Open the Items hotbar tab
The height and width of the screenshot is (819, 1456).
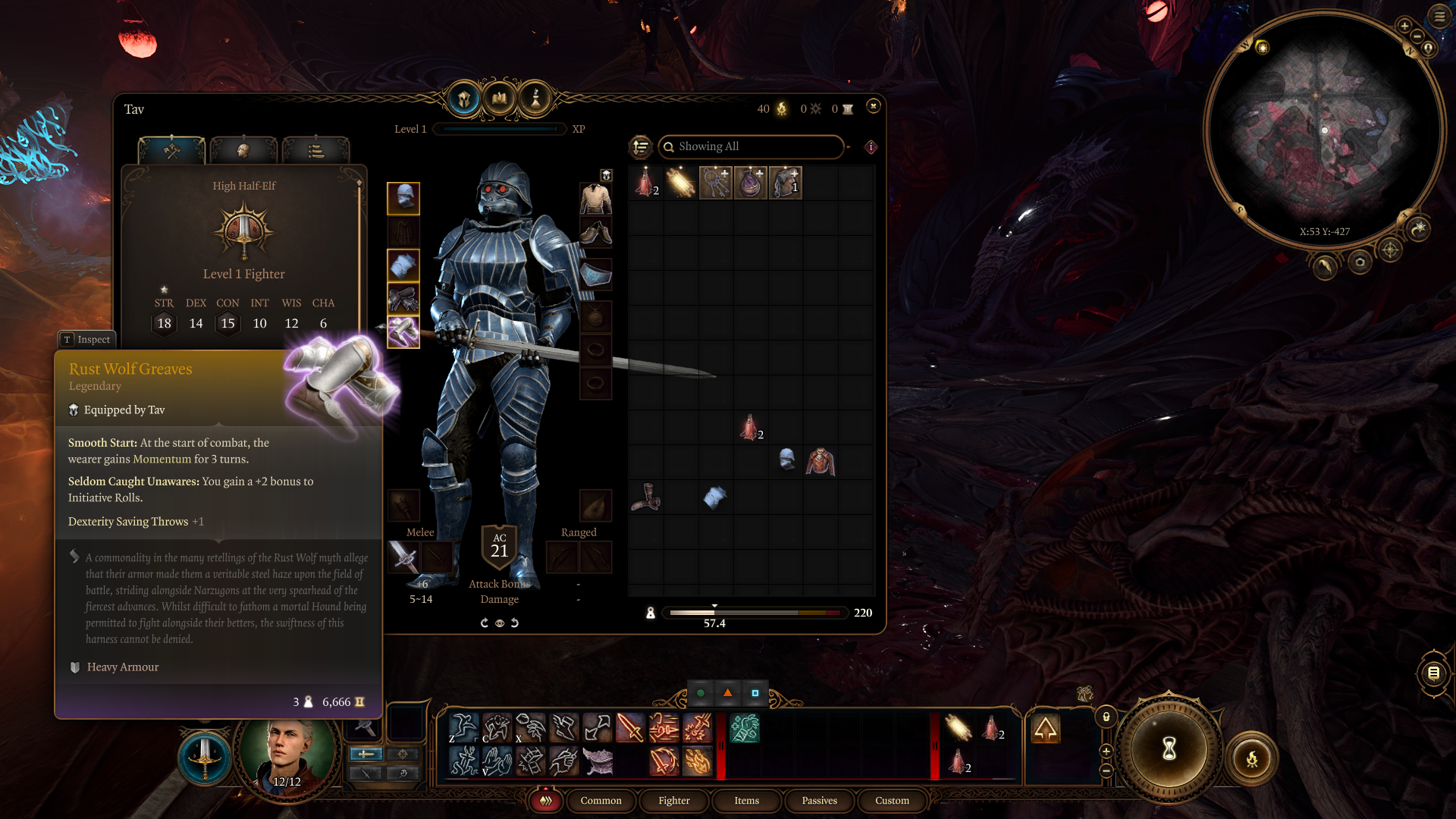746,800
